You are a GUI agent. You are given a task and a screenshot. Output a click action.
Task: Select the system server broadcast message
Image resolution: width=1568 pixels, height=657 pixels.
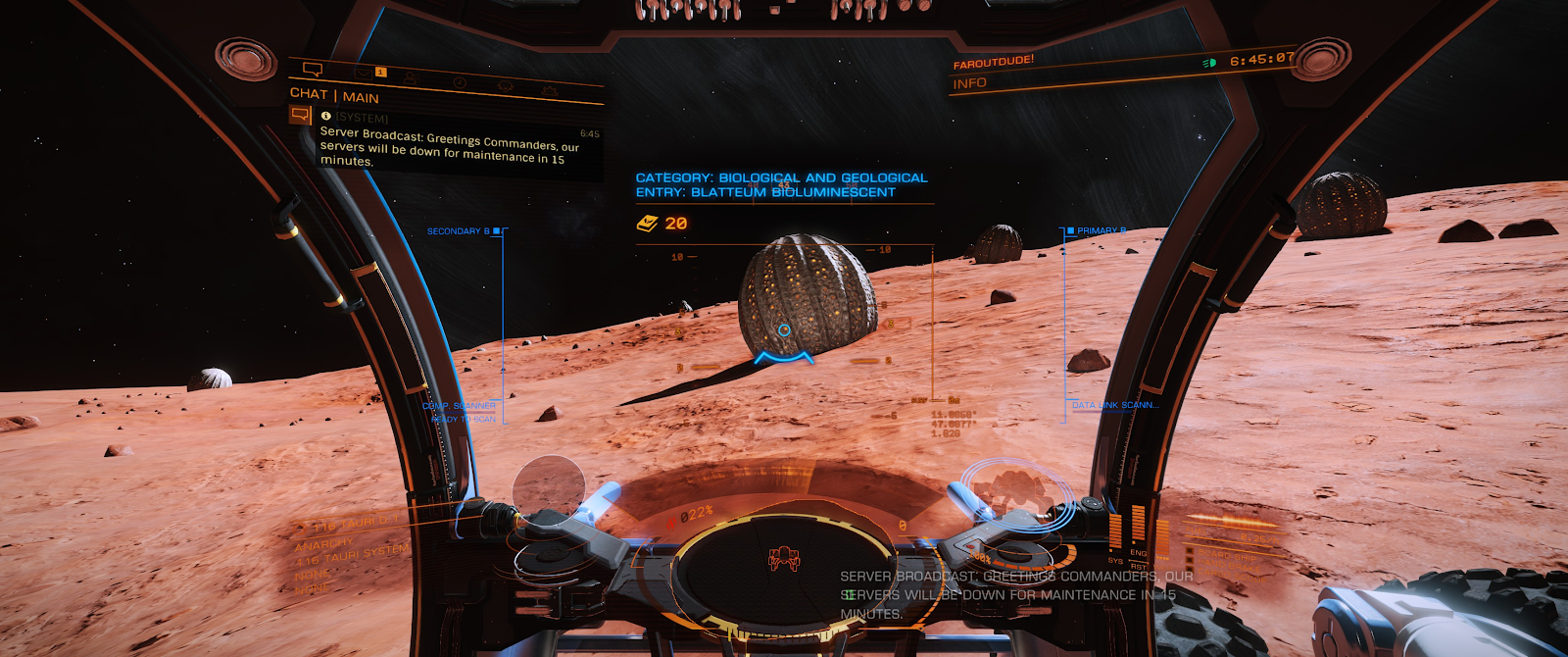pyautogui.click(x=449, y=147)
